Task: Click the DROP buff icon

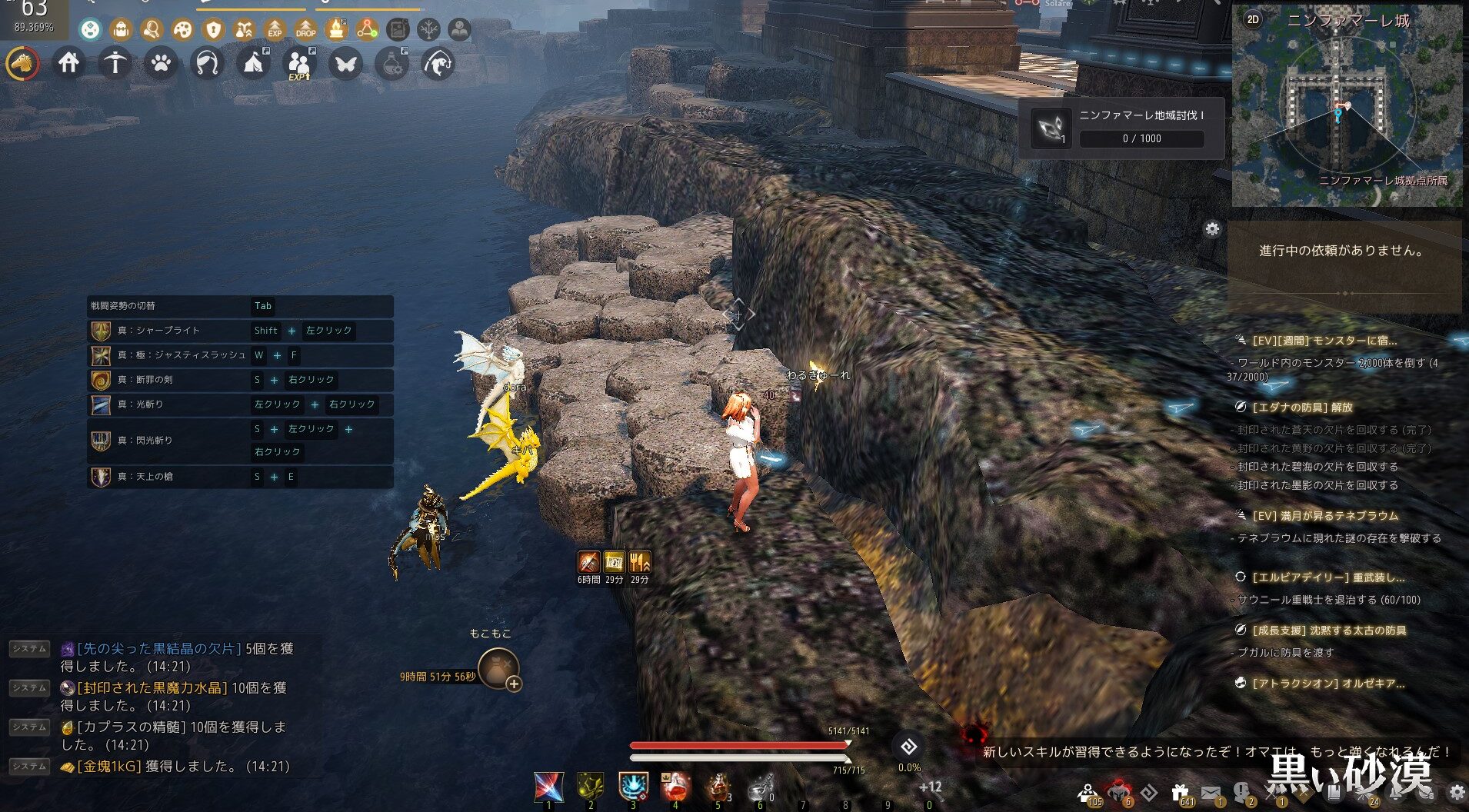Action: click(305, 30)
